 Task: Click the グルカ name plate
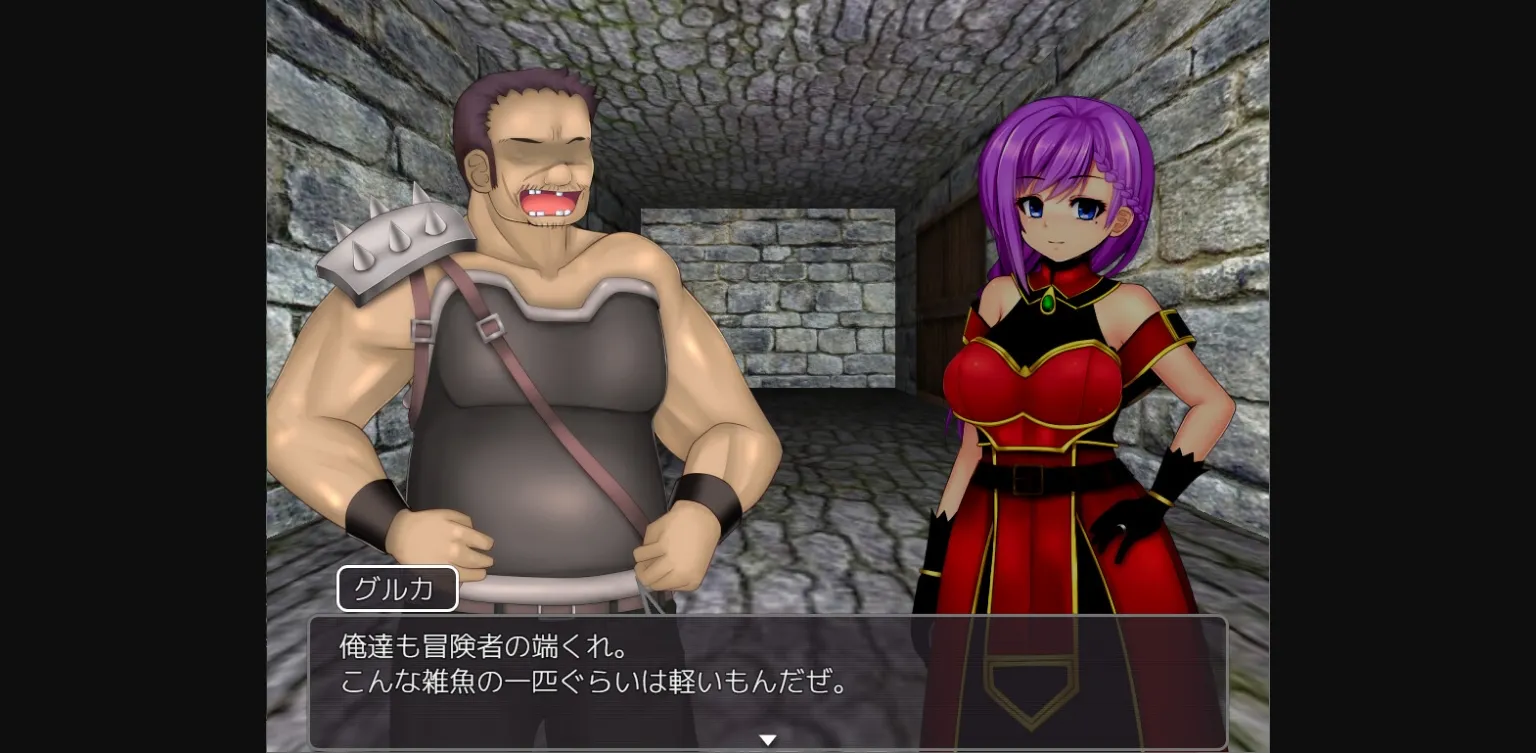pyautogui.click(x=397, y=588)
